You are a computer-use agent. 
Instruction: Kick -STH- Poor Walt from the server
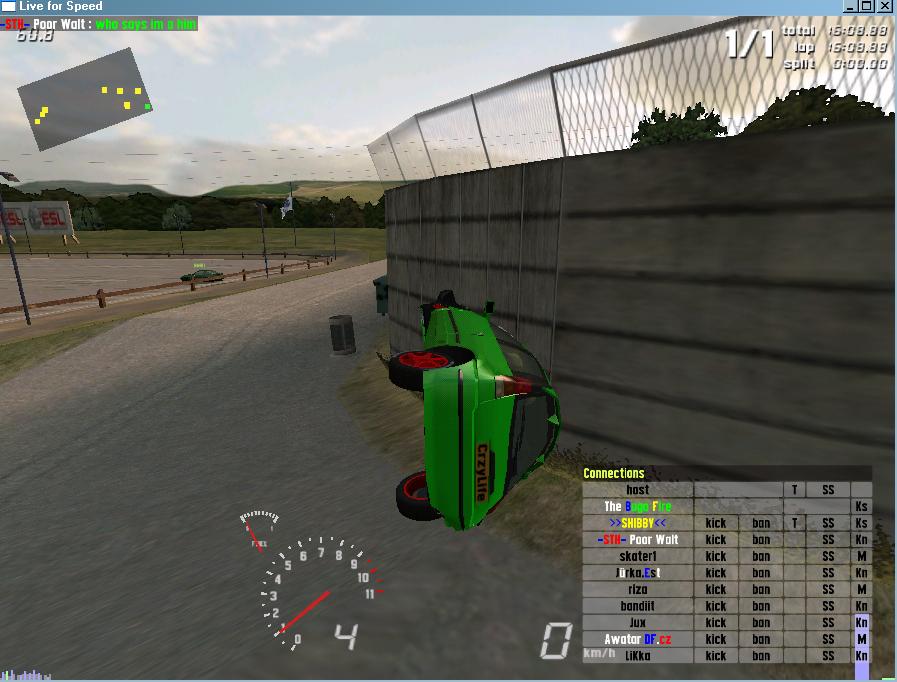point(716,540)
